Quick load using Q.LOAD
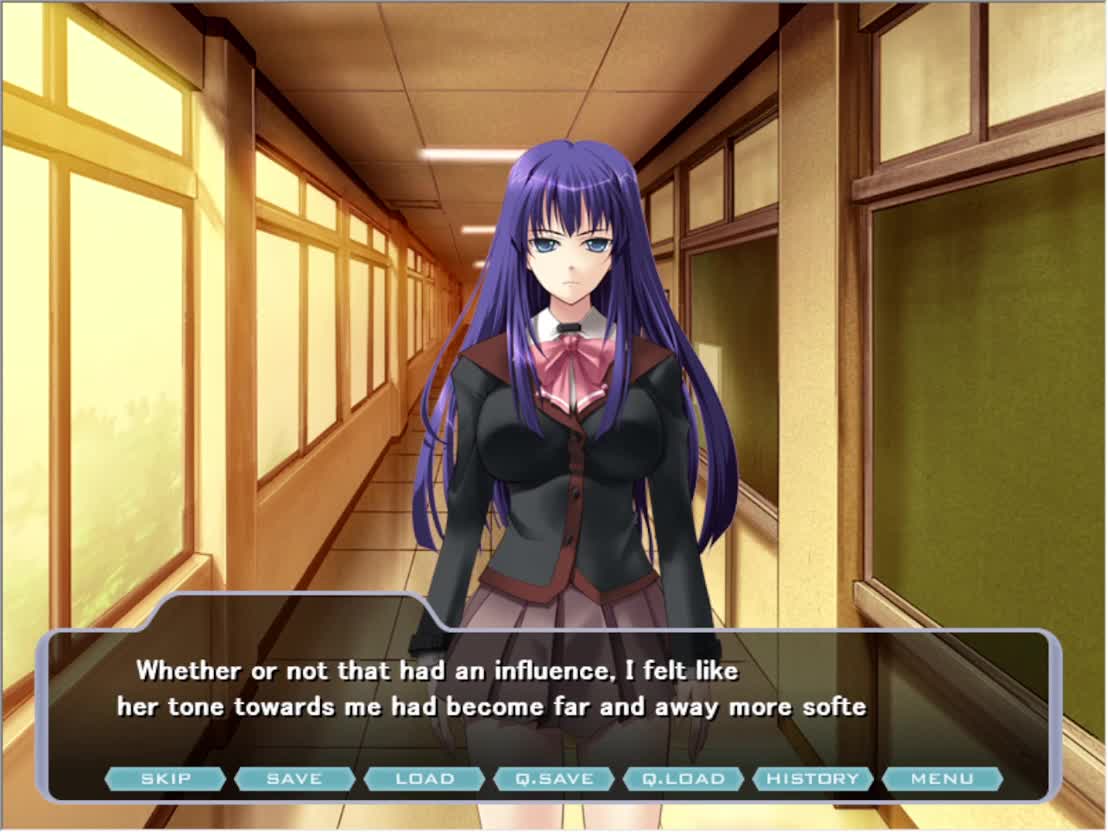Image resolution: width=1108 pixels, height=832 pixels. [683, 779]
